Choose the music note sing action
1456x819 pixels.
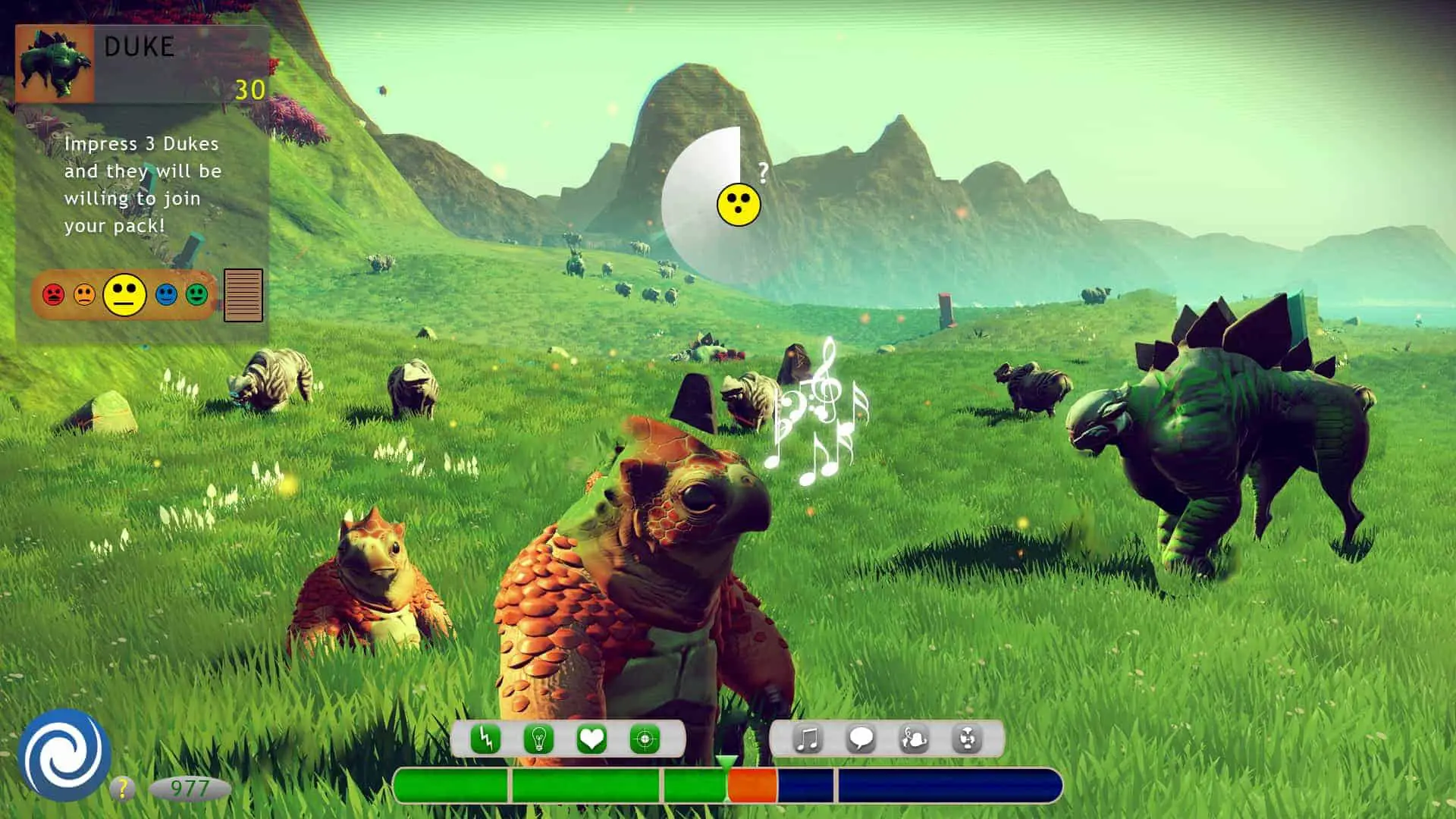coord(808,739)
